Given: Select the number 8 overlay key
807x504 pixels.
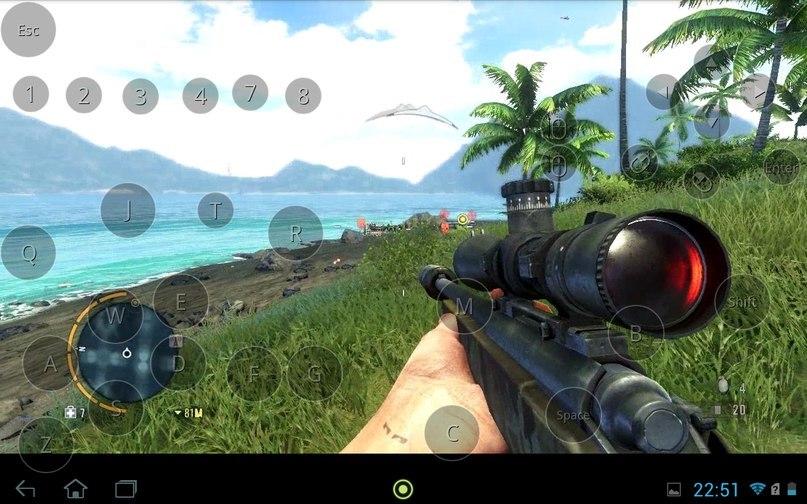Looking at the screenshot, I should pyautogui.click(x=303, y=96).
